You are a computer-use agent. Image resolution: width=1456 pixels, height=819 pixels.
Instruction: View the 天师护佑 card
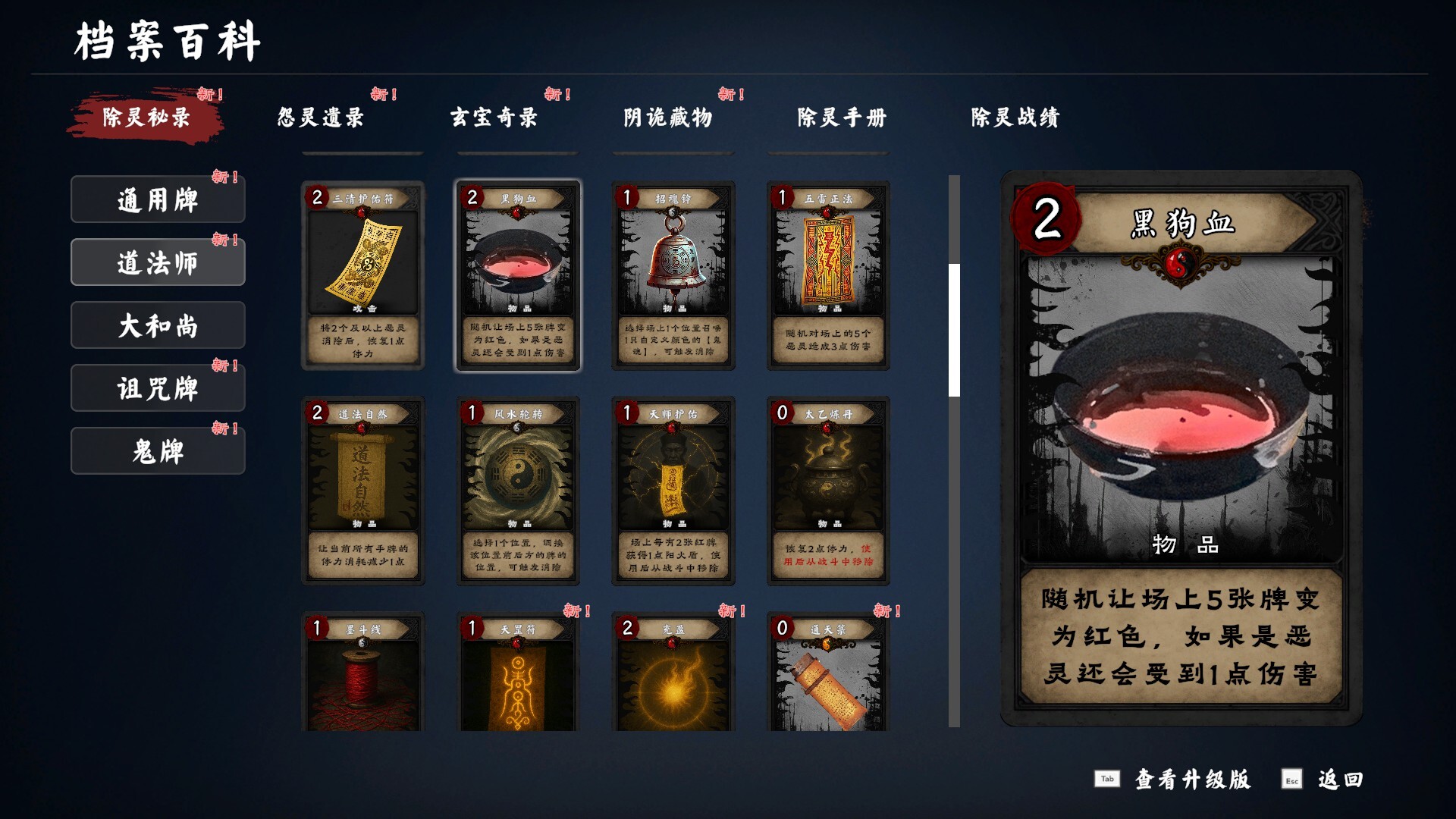click(673, 491)
